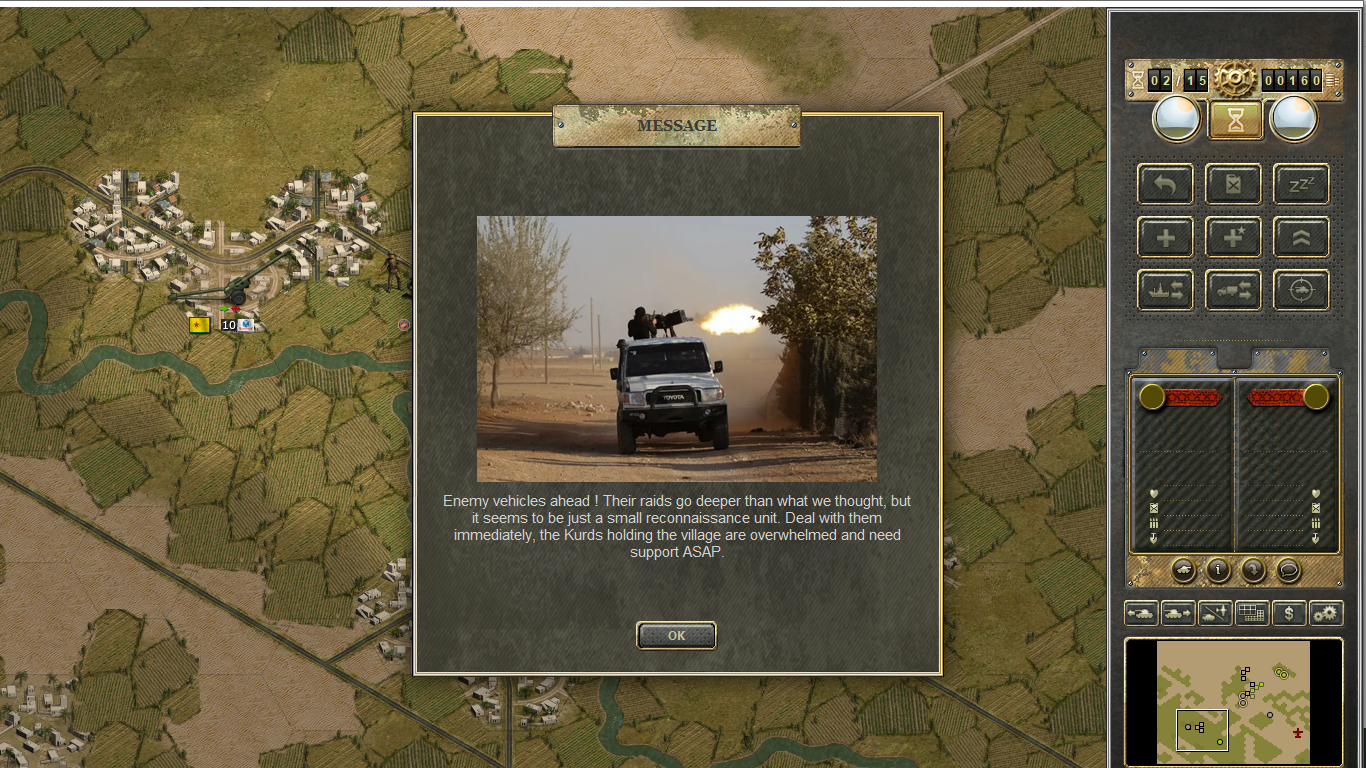Image resolution: width=1366 pixels, height=768 pixels.
Task: Click the resupply jerrycan button
Action: (1233, 184)
